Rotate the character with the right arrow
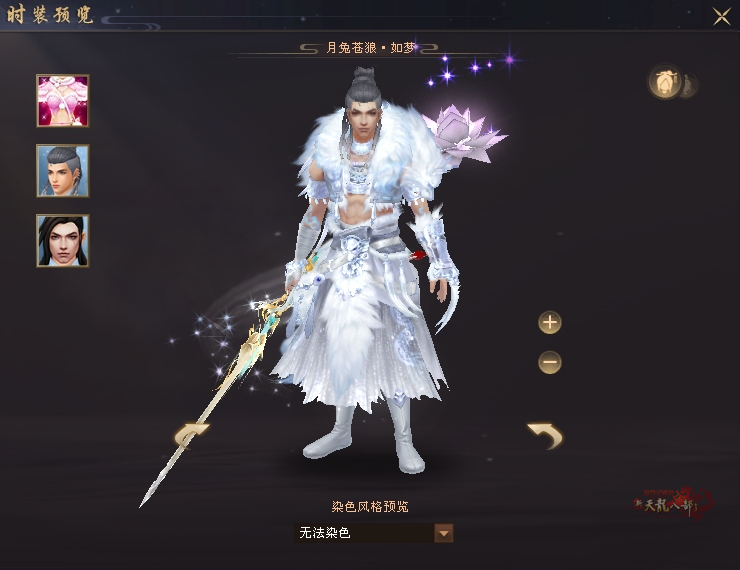 tap(545, 435)
